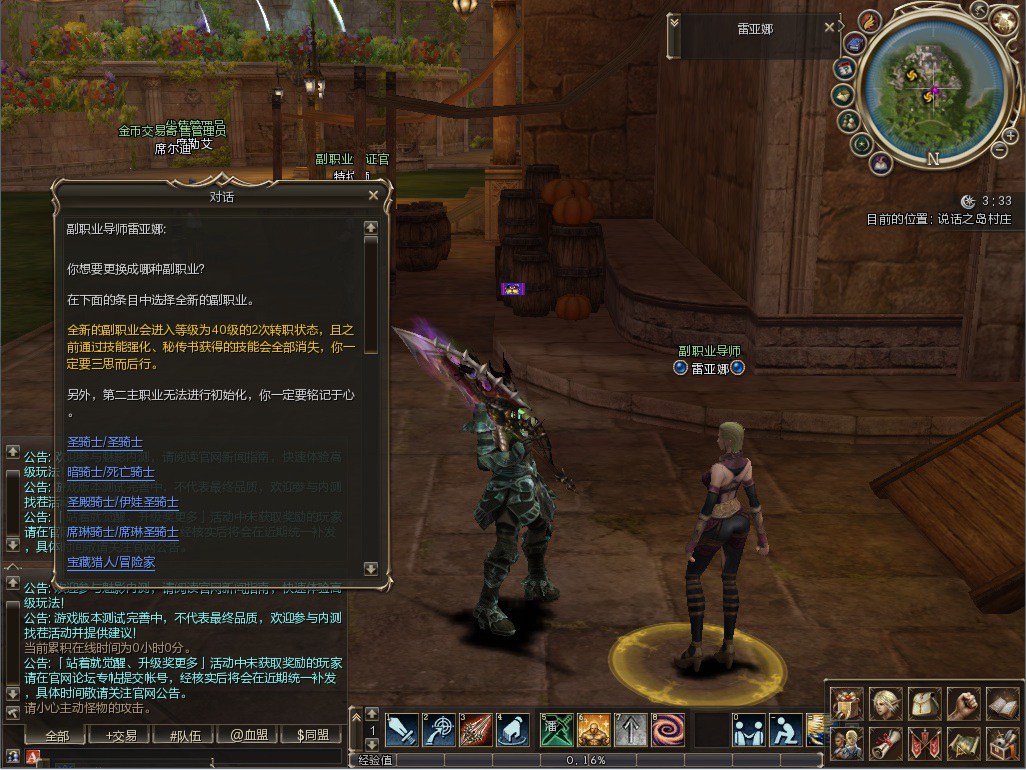Choose the 席琳骑士/席琳圣骑士 subclass option
Image resolution: width=1026 pixels, height=770 pixels.
[x=123, y=532]
